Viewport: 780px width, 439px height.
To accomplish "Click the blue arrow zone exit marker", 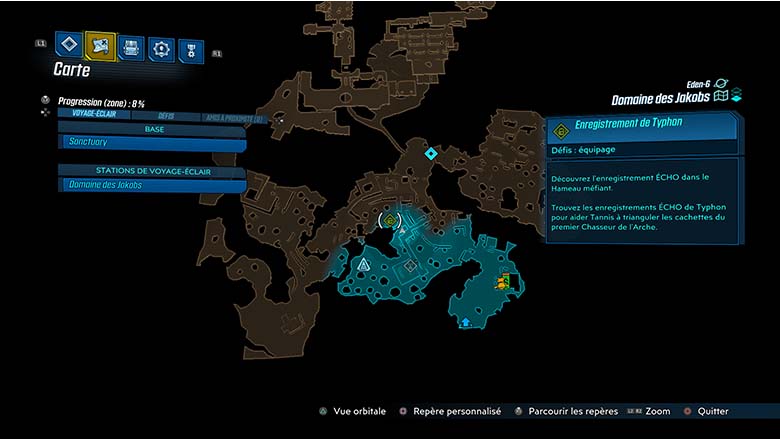I will click(x=466, y=322).
